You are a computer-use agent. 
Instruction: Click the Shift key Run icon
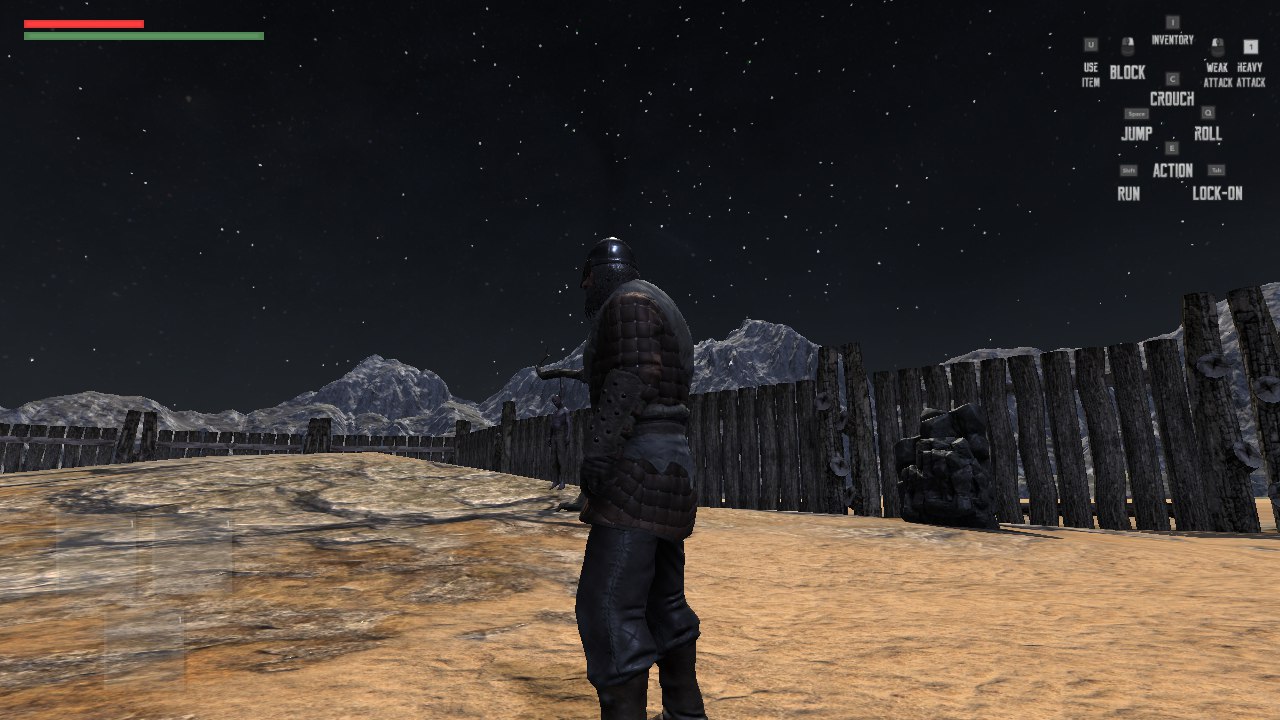(x=1129, y=169)
